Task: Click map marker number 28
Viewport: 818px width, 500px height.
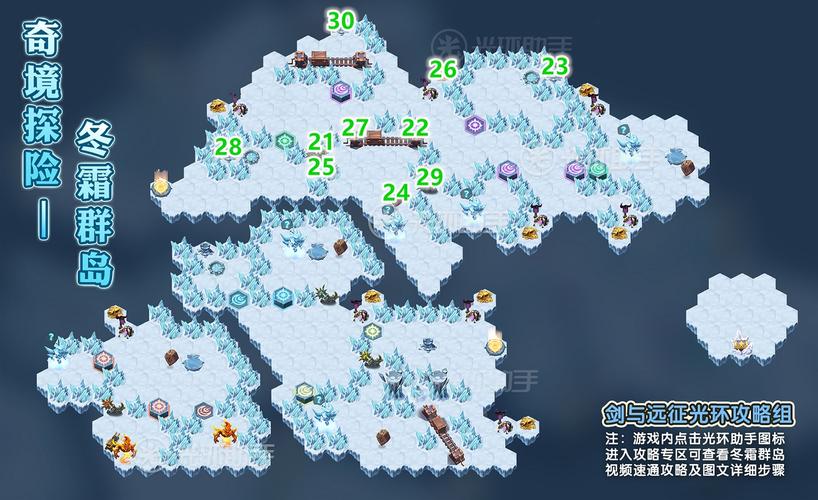Action: (x=228, y=147)
